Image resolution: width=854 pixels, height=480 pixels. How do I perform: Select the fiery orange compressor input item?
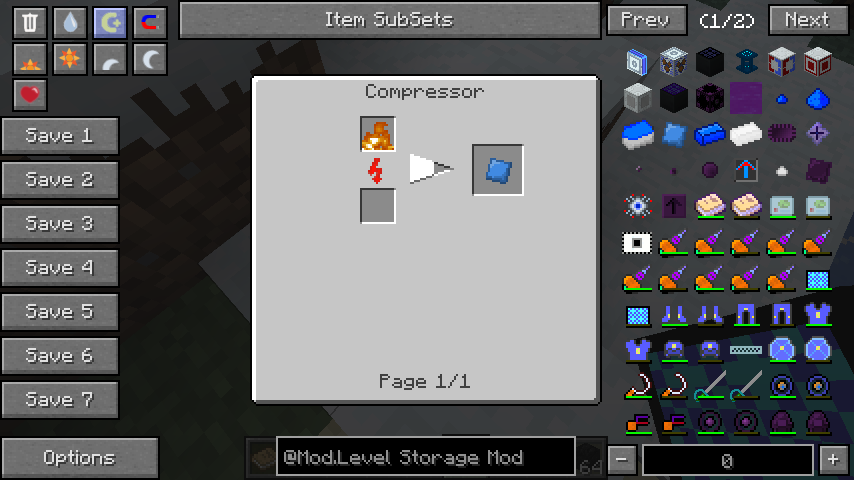click(378, 135)
